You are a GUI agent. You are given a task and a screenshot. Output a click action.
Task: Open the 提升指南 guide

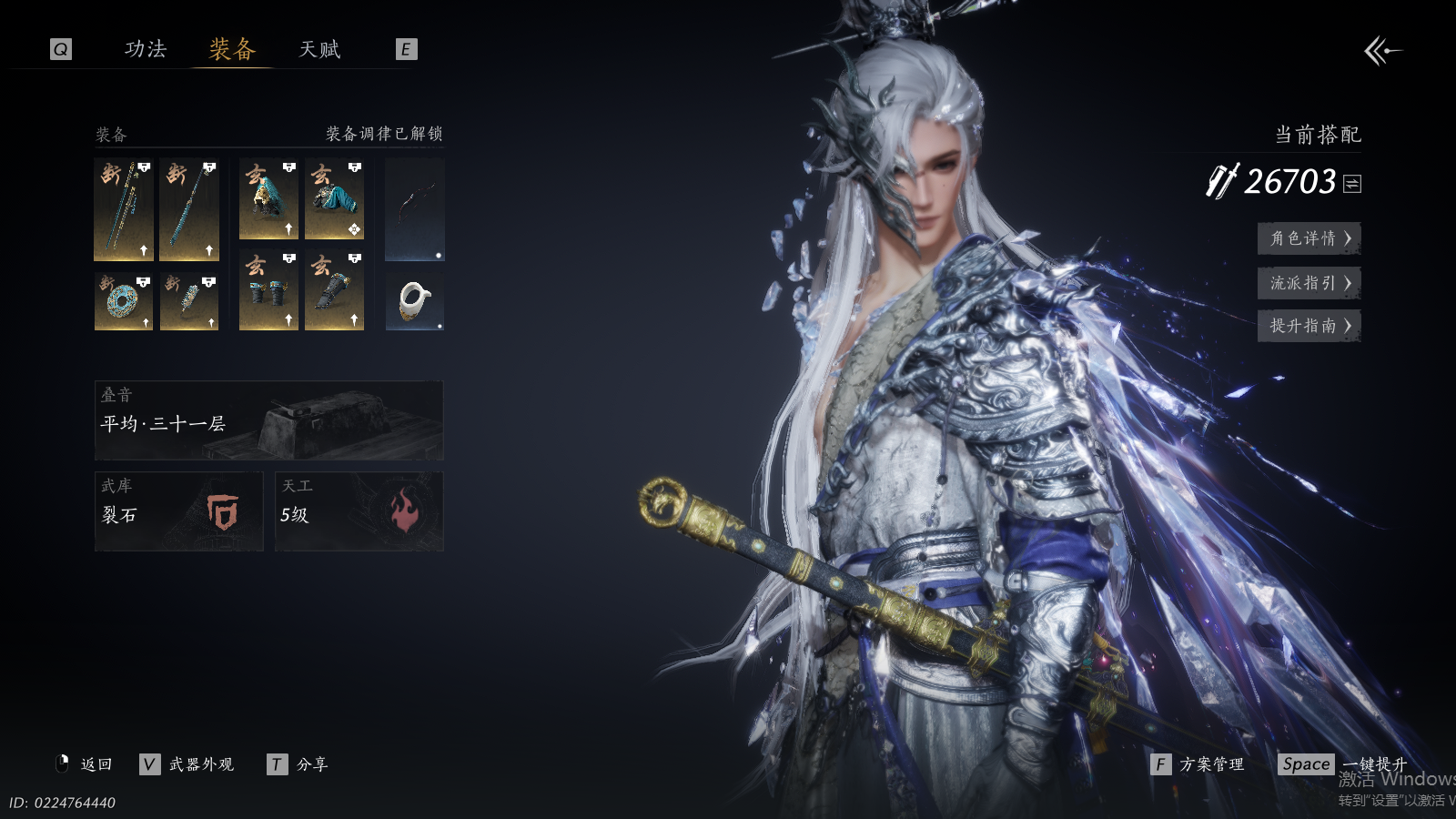coord(1309,326)
